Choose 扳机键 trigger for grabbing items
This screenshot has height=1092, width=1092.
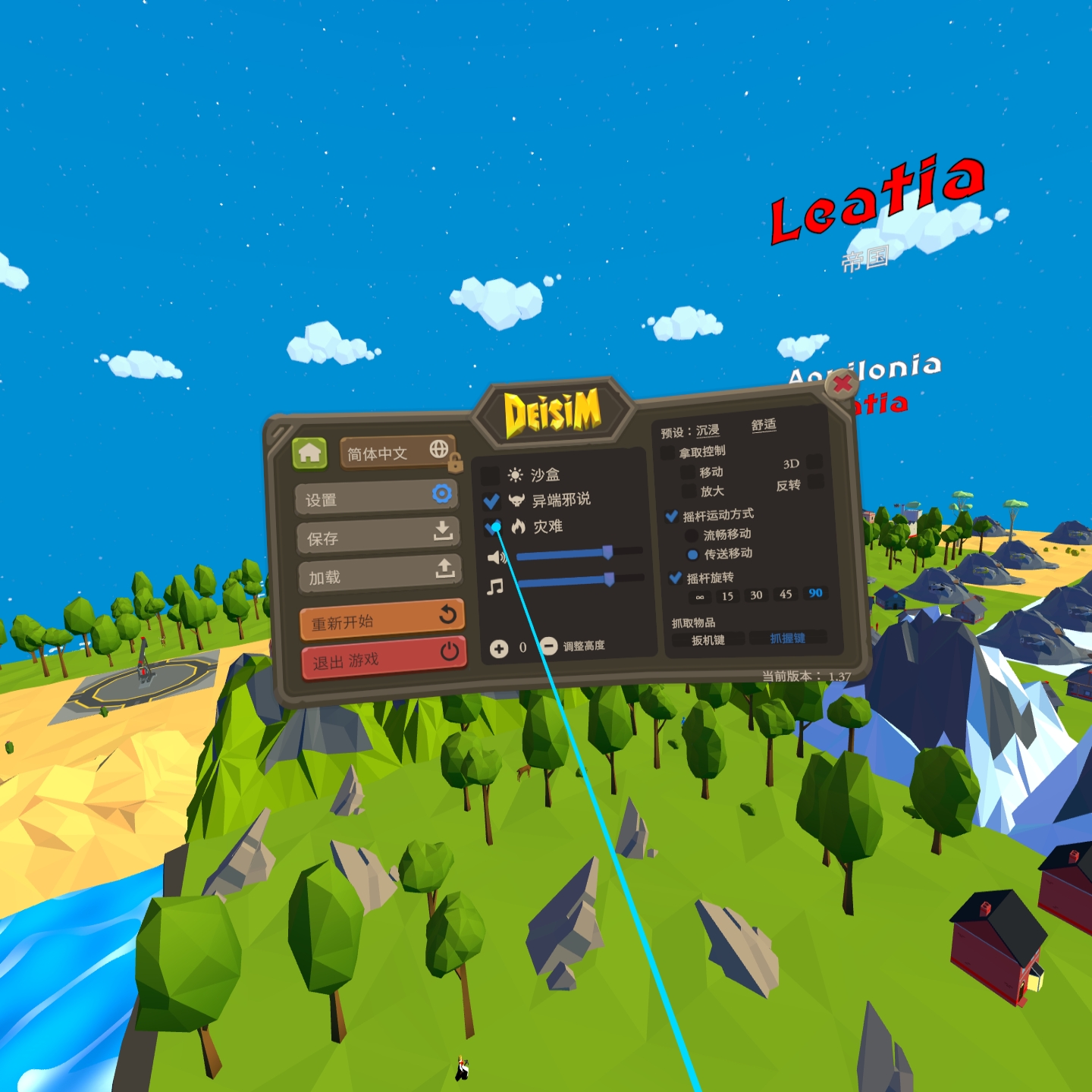pos(708,641)
